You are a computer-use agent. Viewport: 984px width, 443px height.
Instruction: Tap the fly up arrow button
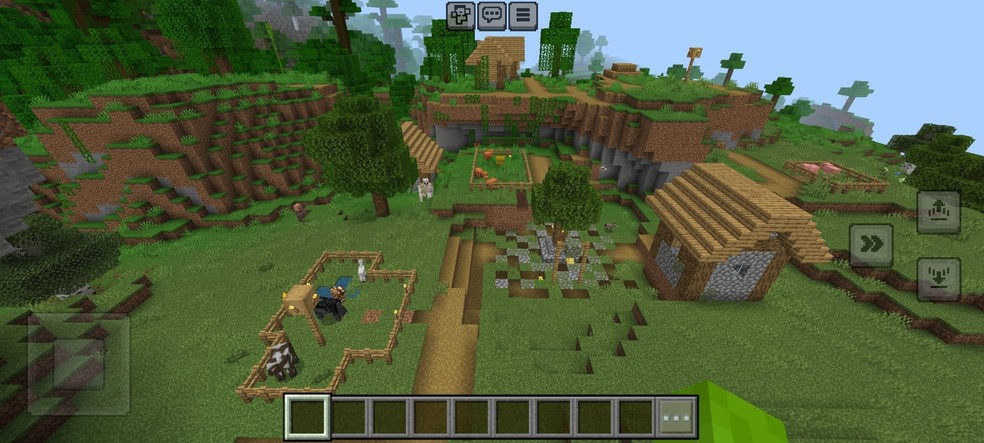click(938, 211)
